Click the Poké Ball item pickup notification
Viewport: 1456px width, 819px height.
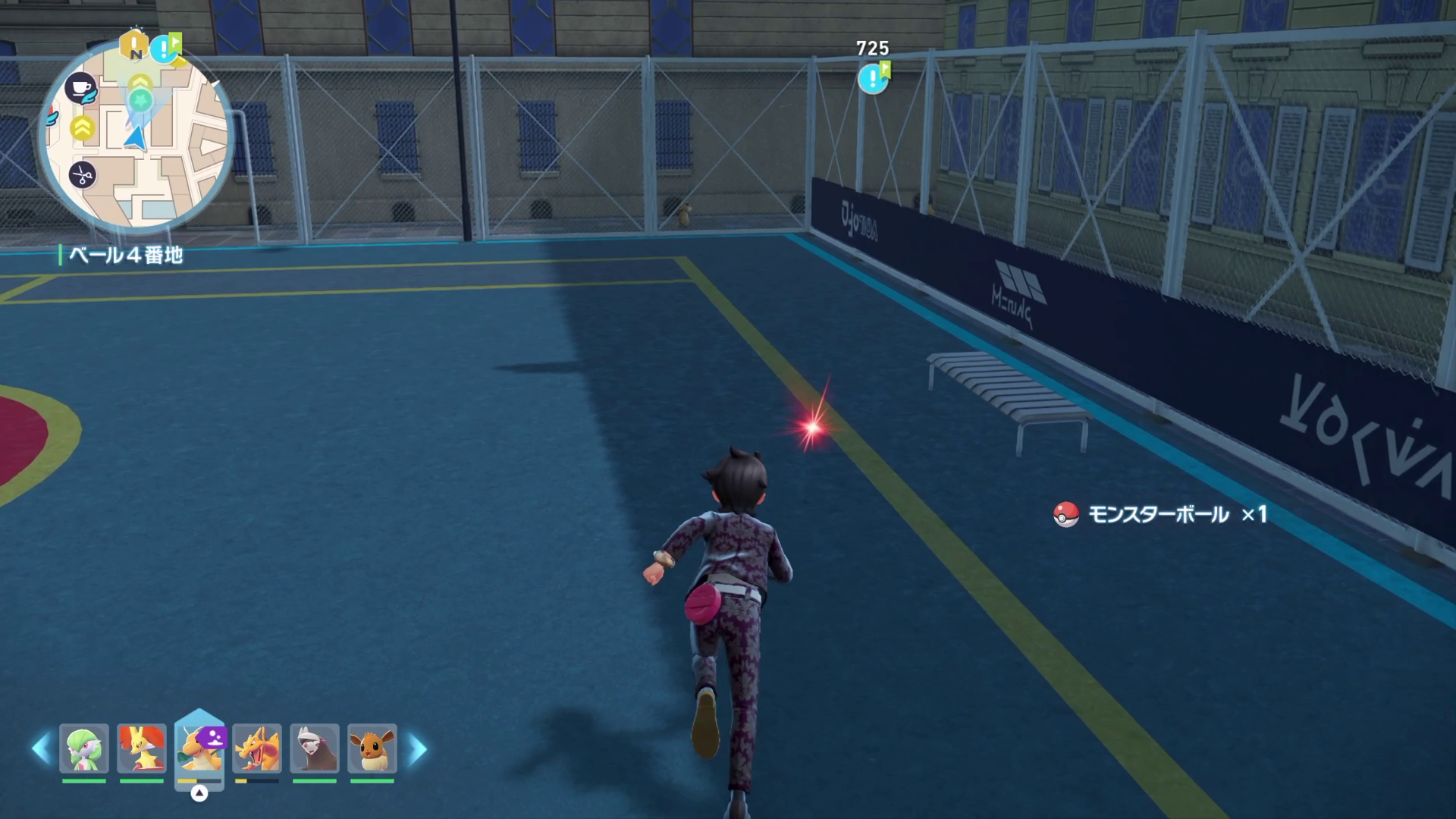1160,515
